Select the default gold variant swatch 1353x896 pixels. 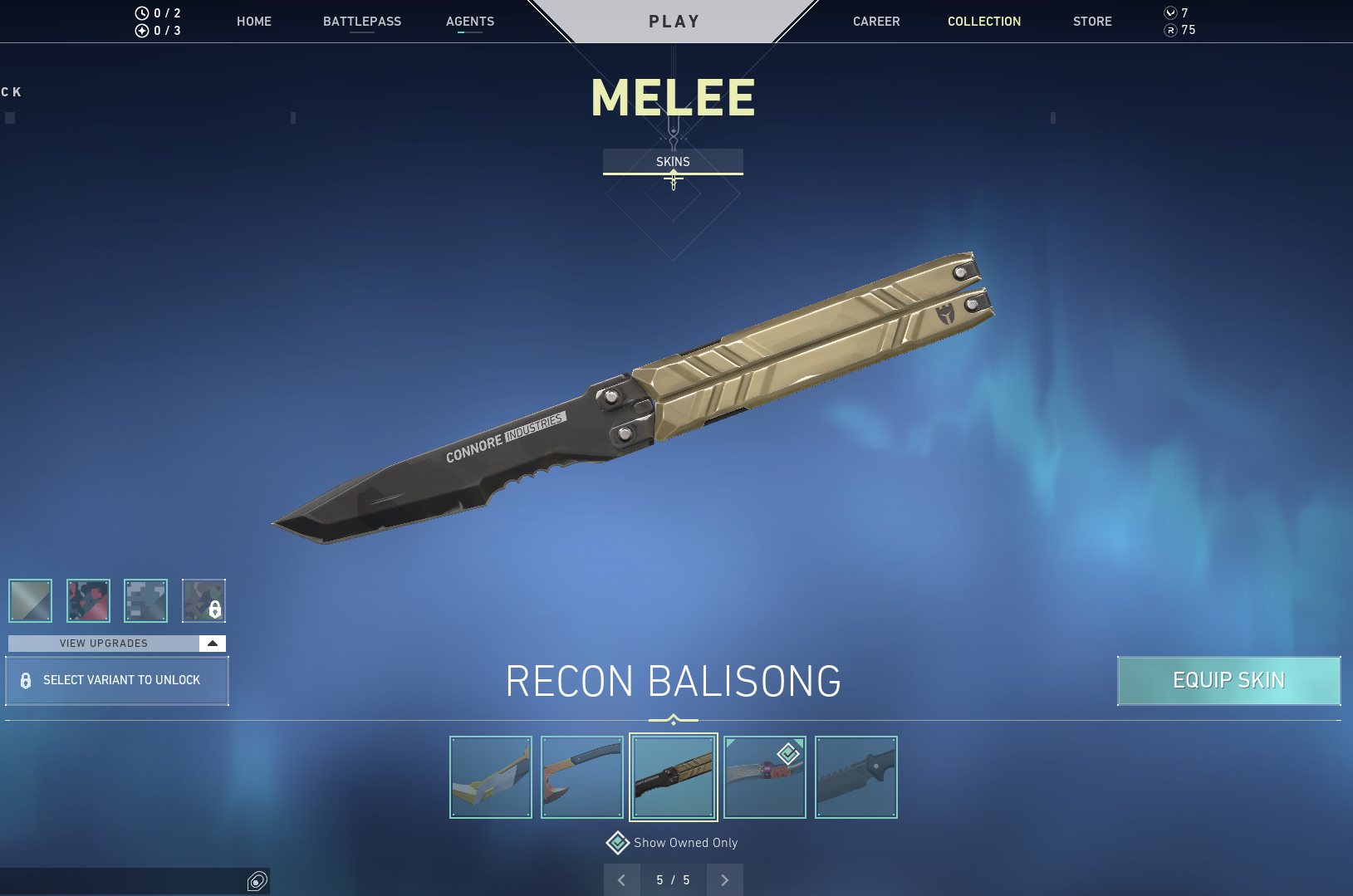click(29, 600)
